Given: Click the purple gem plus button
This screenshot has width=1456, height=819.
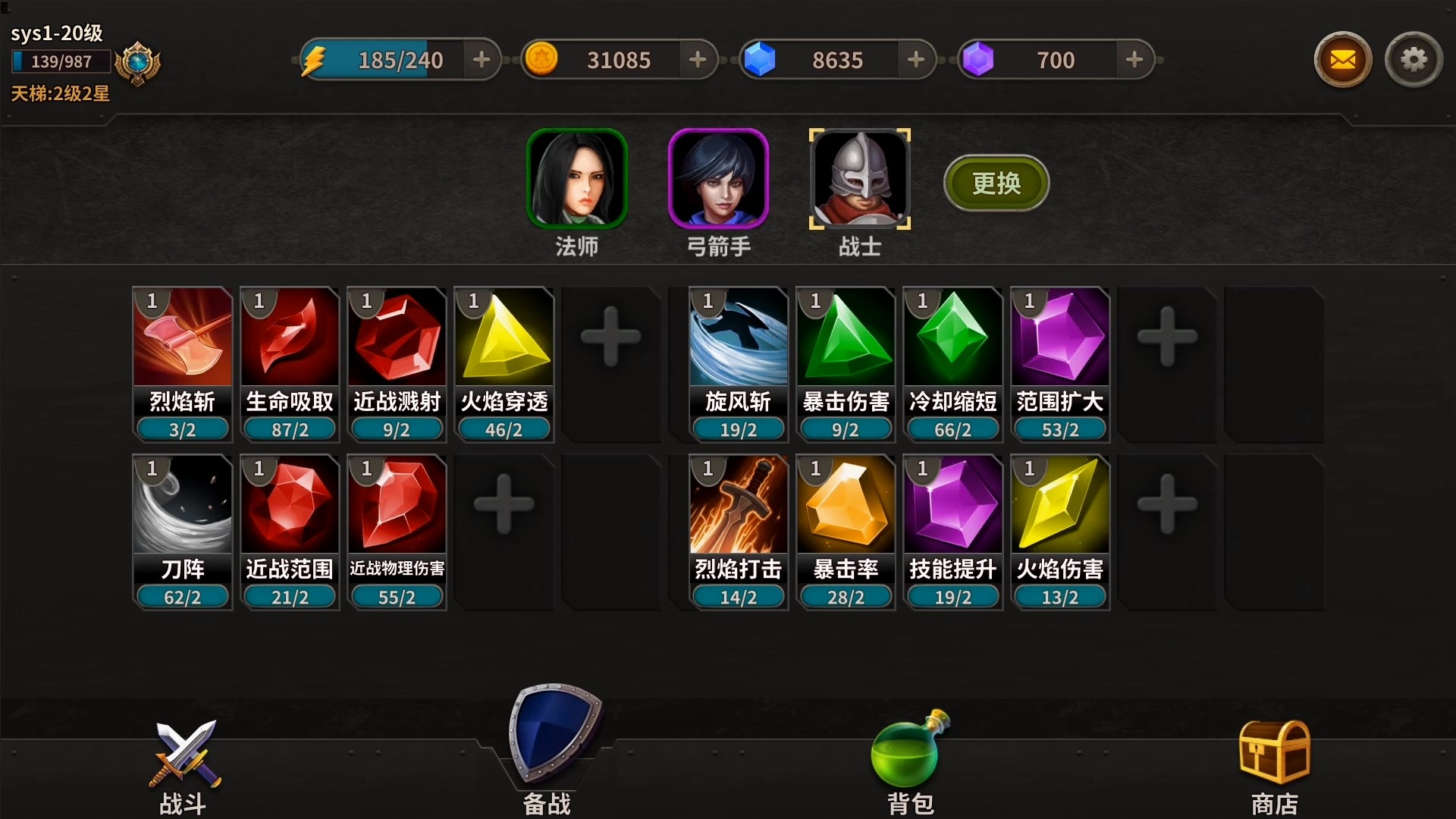Looking at the screenshot, I should pyautogui.click(x=1134, y=60).
